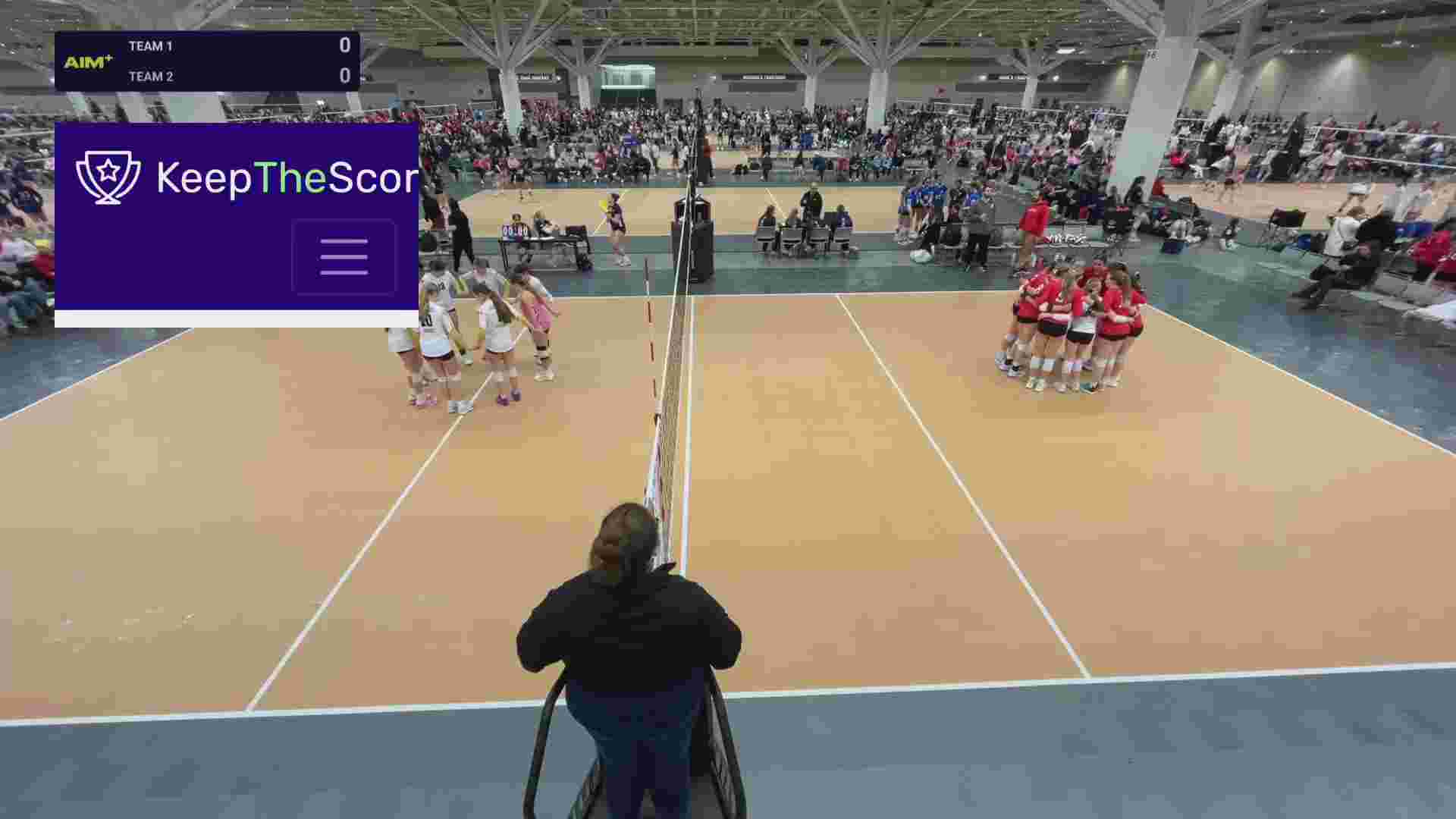The height and width of the screenshot is (819, 1456).
Task: Click the TEAM 2 label on the scoreboard
Action: (150, 77)
